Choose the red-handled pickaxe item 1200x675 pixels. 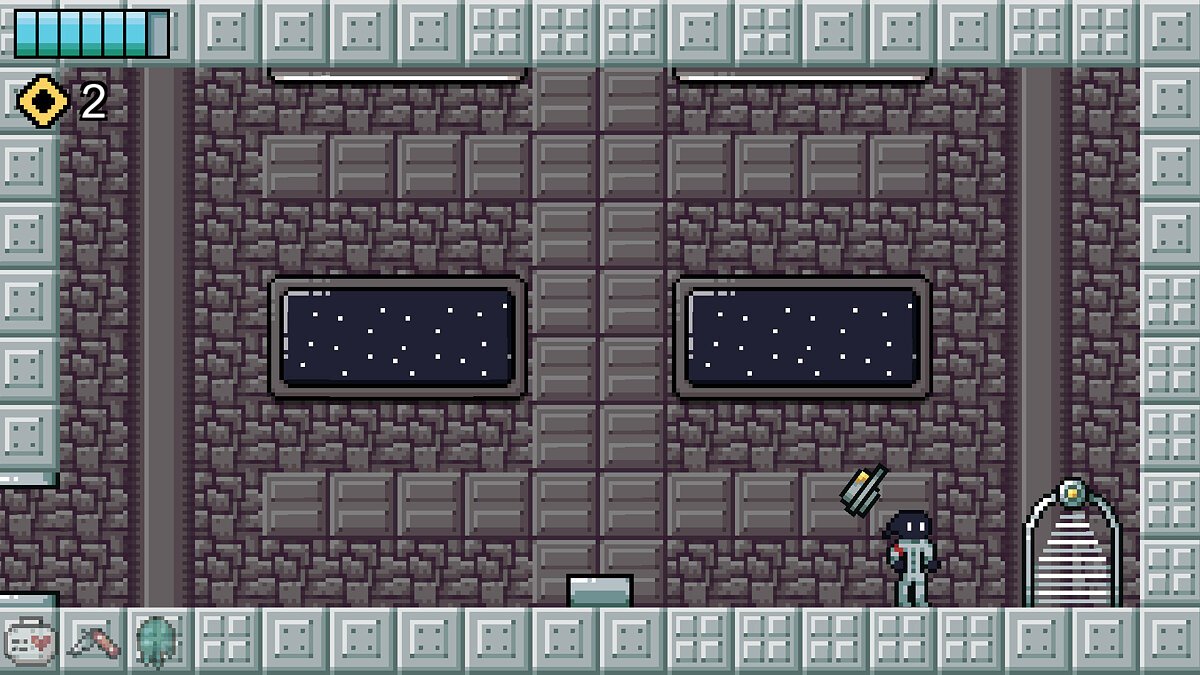tap(94, 640)
